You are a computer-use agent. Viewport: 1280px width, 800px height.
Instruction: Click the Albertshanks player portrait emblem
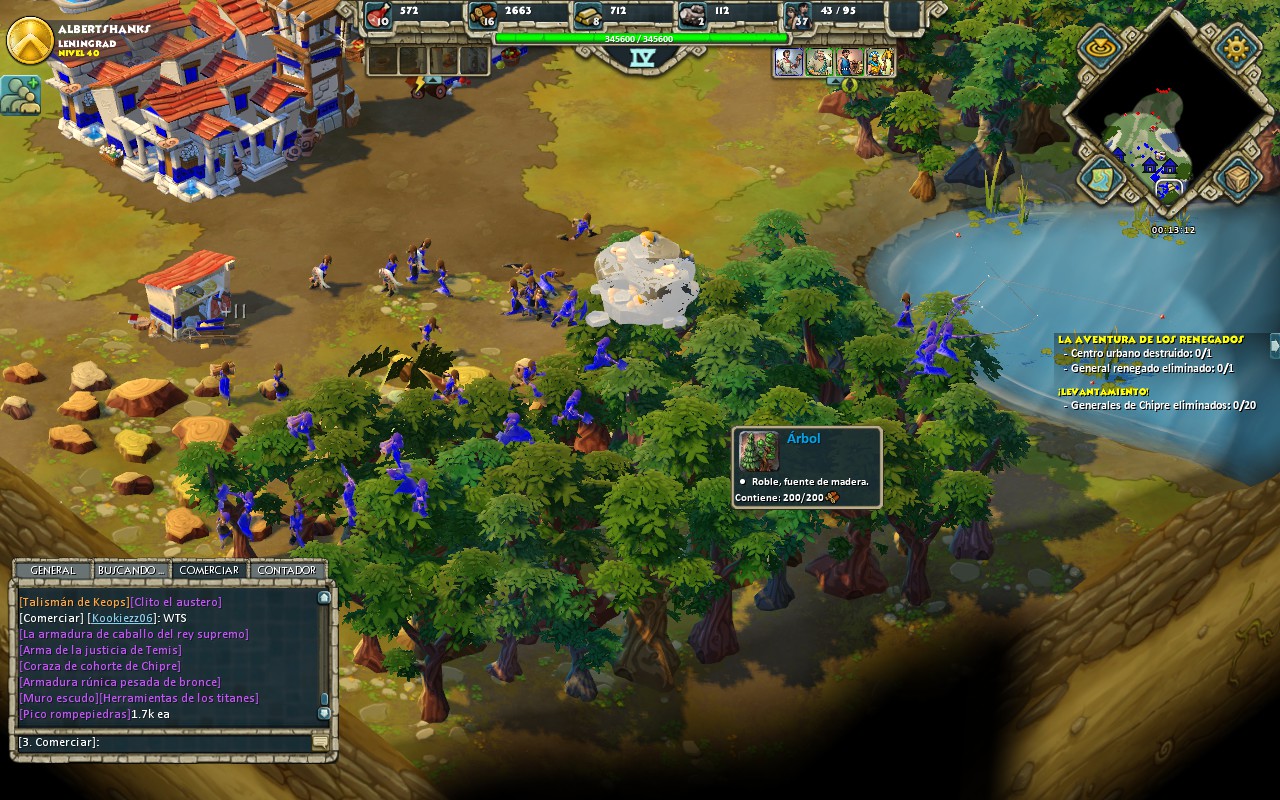pyautogui.click(x=30, y=40)
